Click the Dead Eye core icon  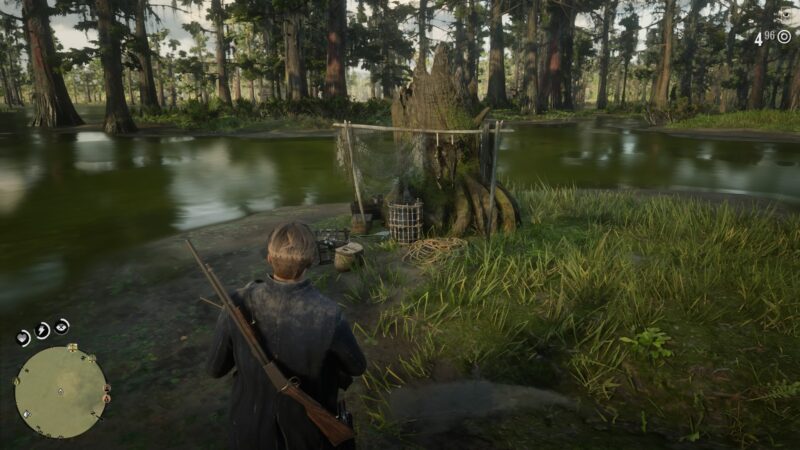[62, 326]
